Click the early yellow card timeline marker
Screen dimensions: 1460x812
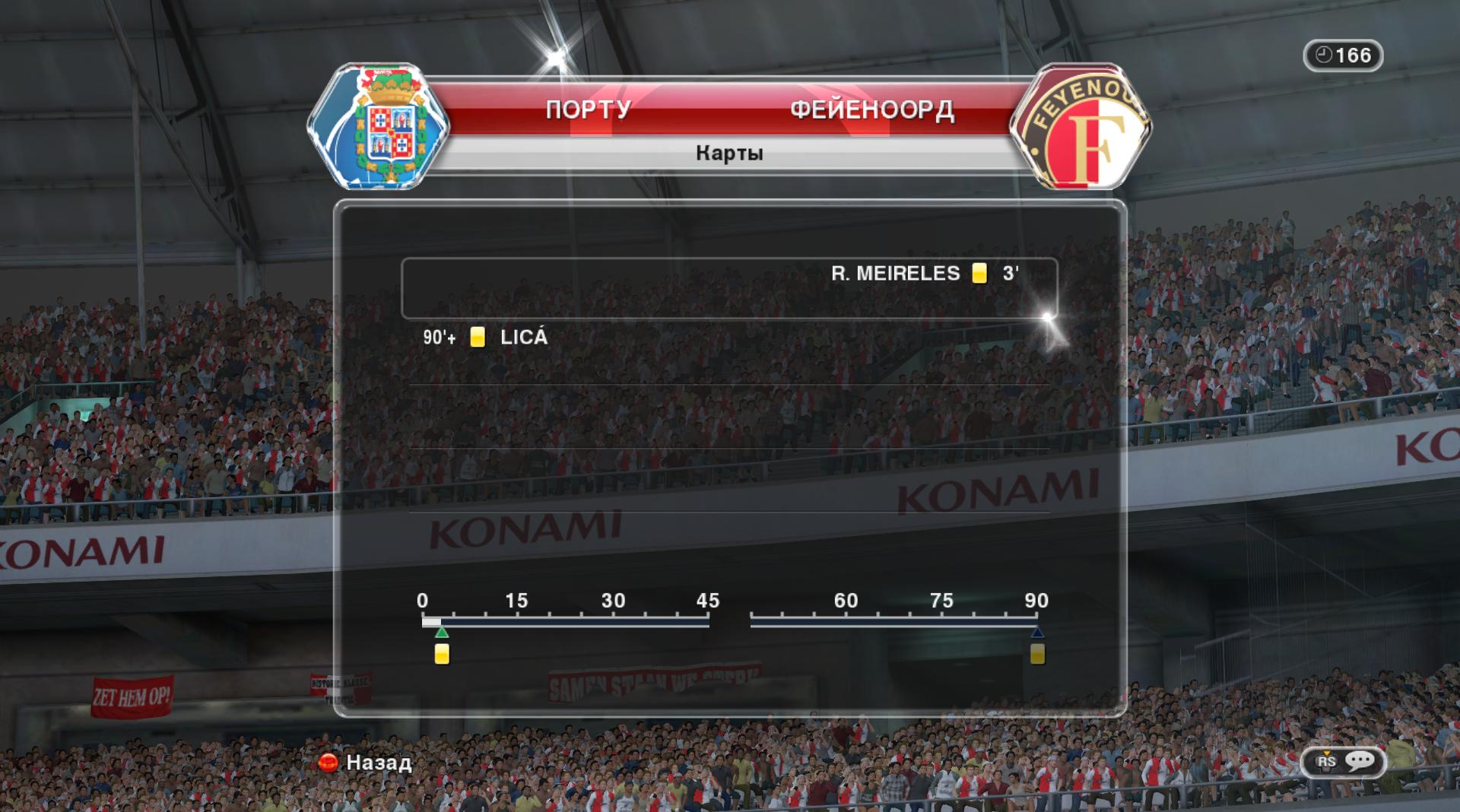442,654
